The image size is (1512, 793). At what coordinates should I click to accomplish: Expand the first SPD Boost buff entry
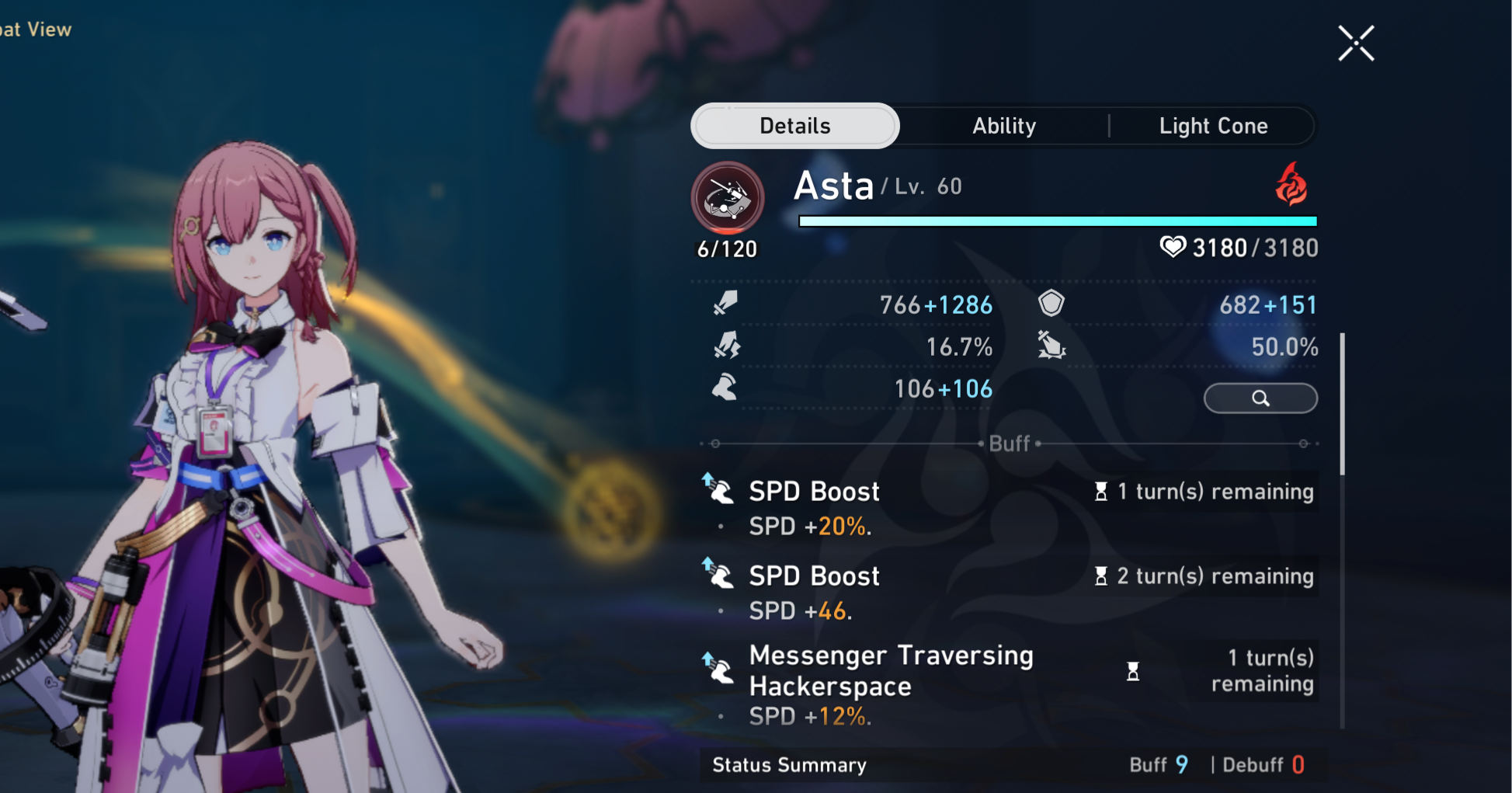pos(813,491)
